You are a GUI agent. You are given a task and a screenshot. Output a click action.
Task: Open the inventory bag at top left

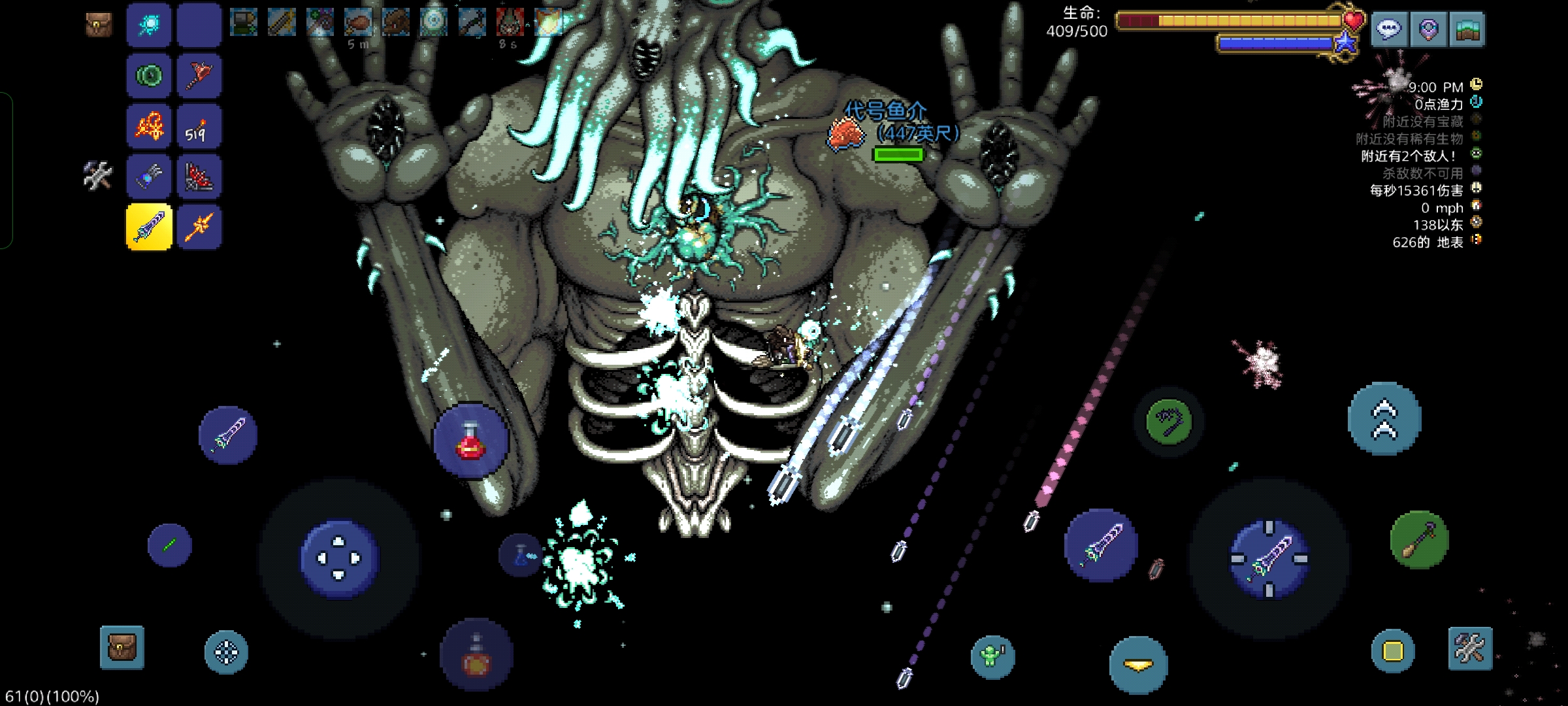tap(99, 25)
